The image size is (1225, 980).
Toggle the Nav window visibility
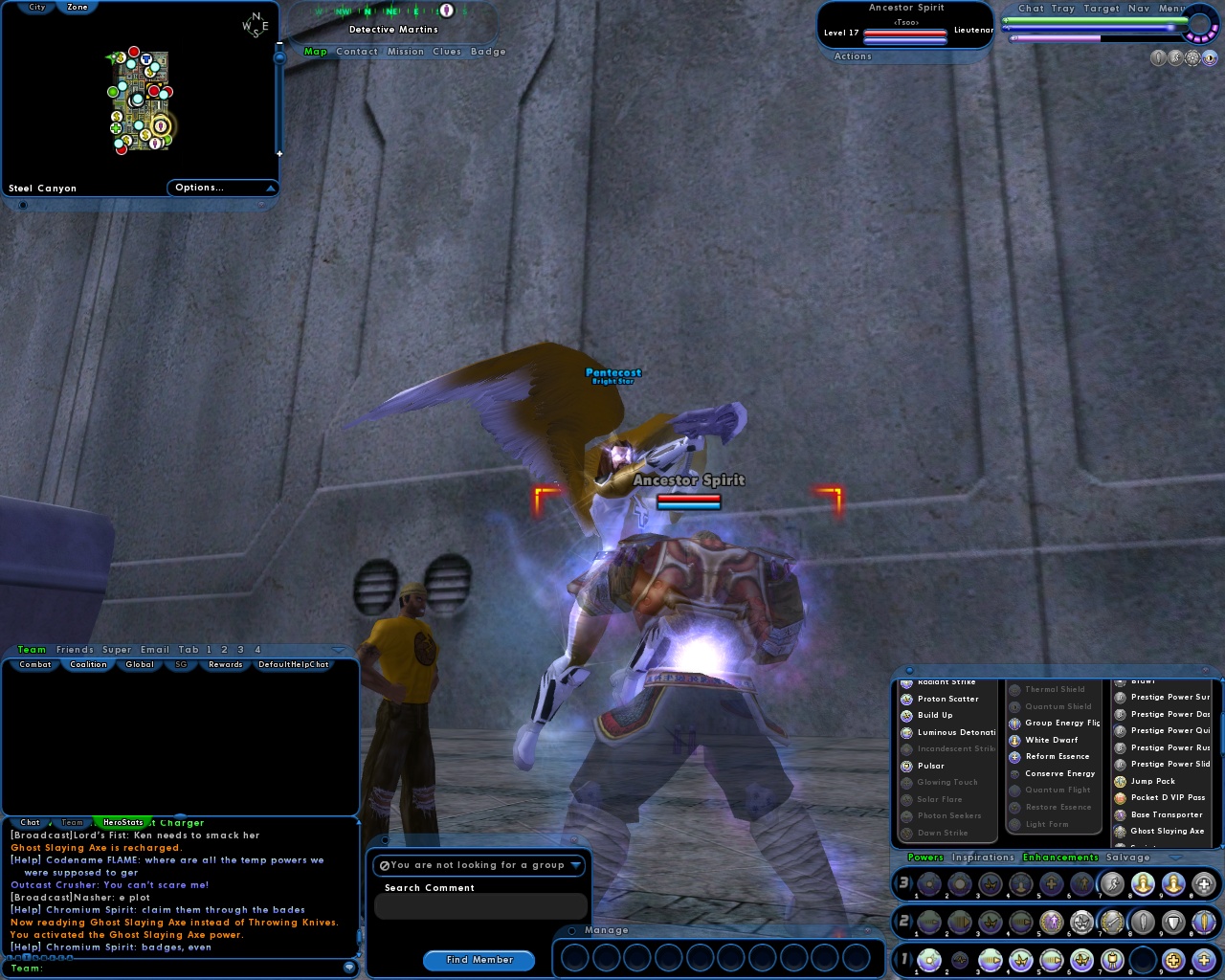point(1141,8)
